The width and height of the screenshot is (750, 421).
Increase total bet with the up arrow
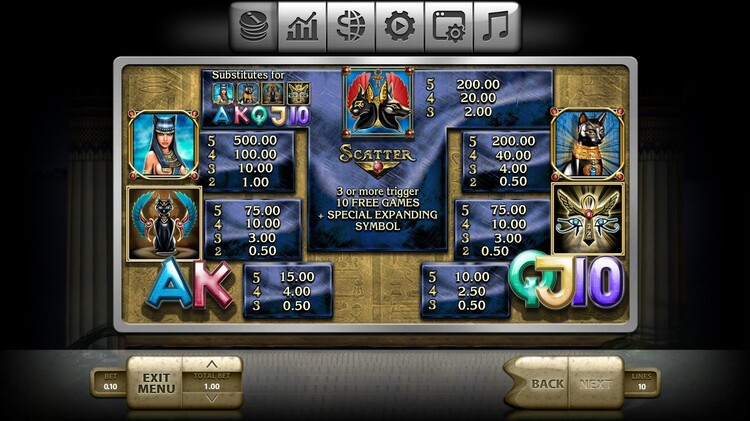[x=212, y=364]
